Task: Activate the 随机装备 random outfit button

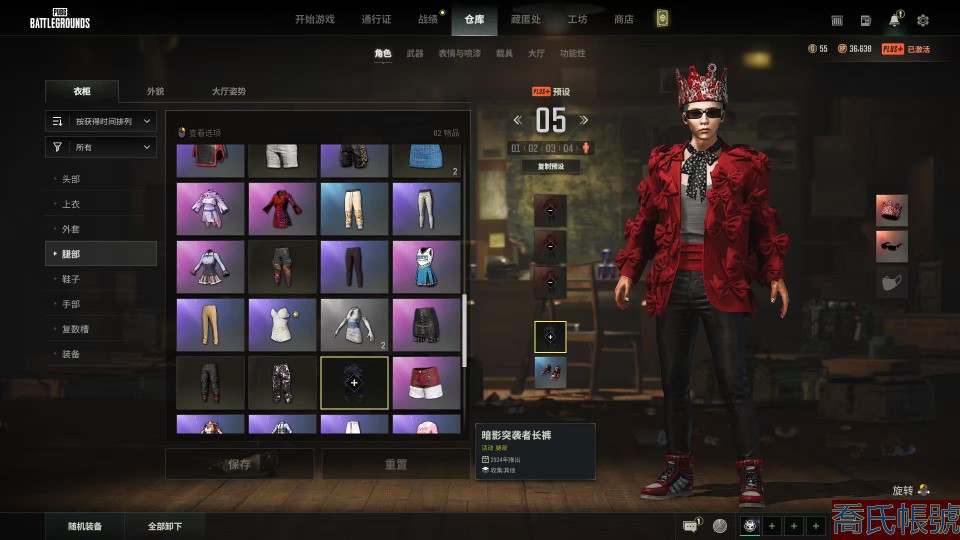Action: (84, 526)
